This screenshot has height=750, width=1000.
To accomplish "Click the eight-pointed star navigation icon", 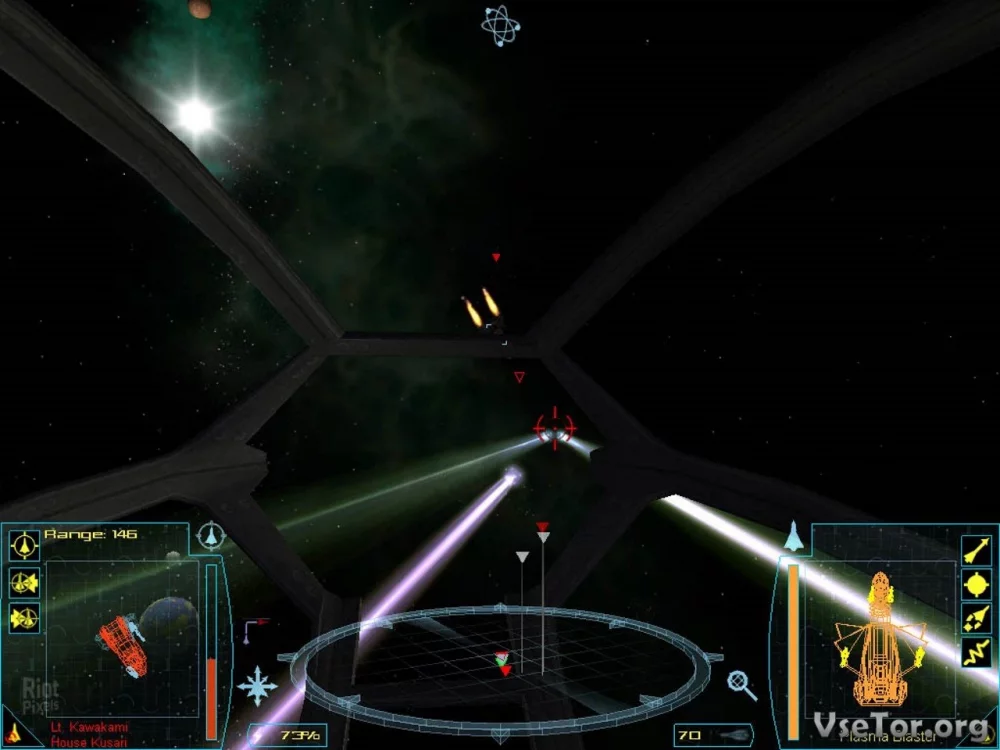I will [258, 687].
